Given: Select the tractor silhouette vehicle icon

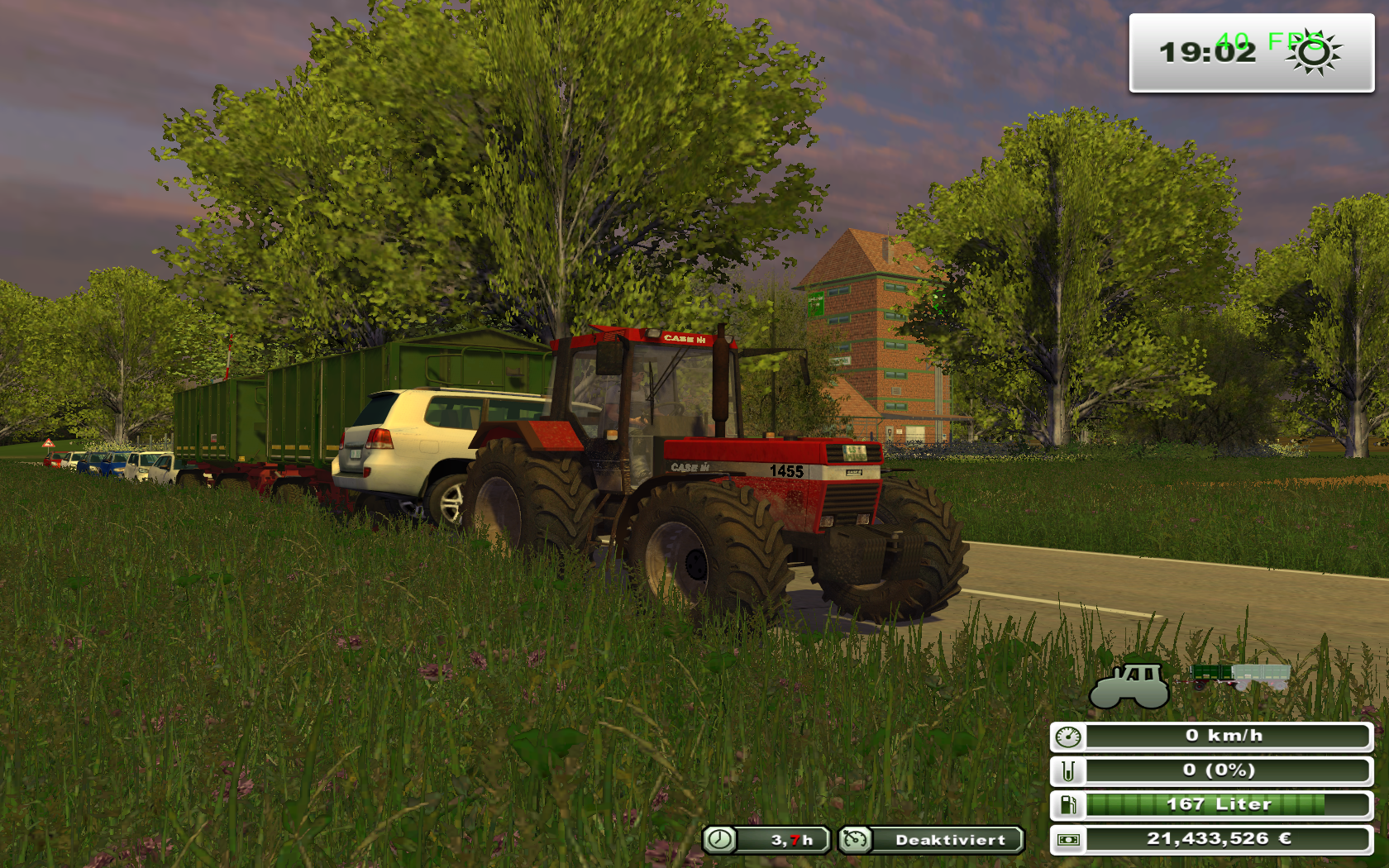Looking at the screenshot, I should point(1129,685).
